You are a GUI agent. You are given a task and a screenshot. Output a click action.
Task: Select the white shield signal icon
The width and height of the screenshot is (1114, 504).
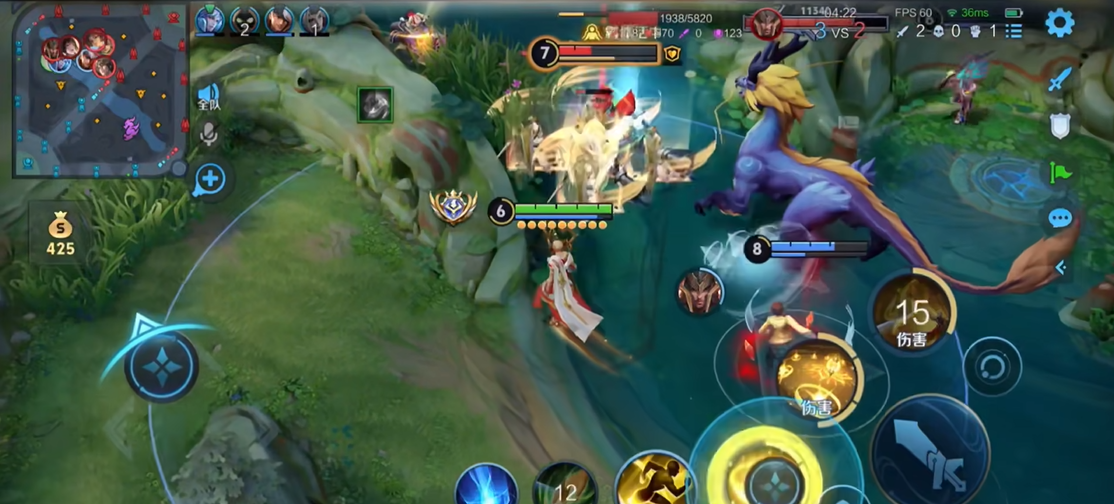[1060, 125]
